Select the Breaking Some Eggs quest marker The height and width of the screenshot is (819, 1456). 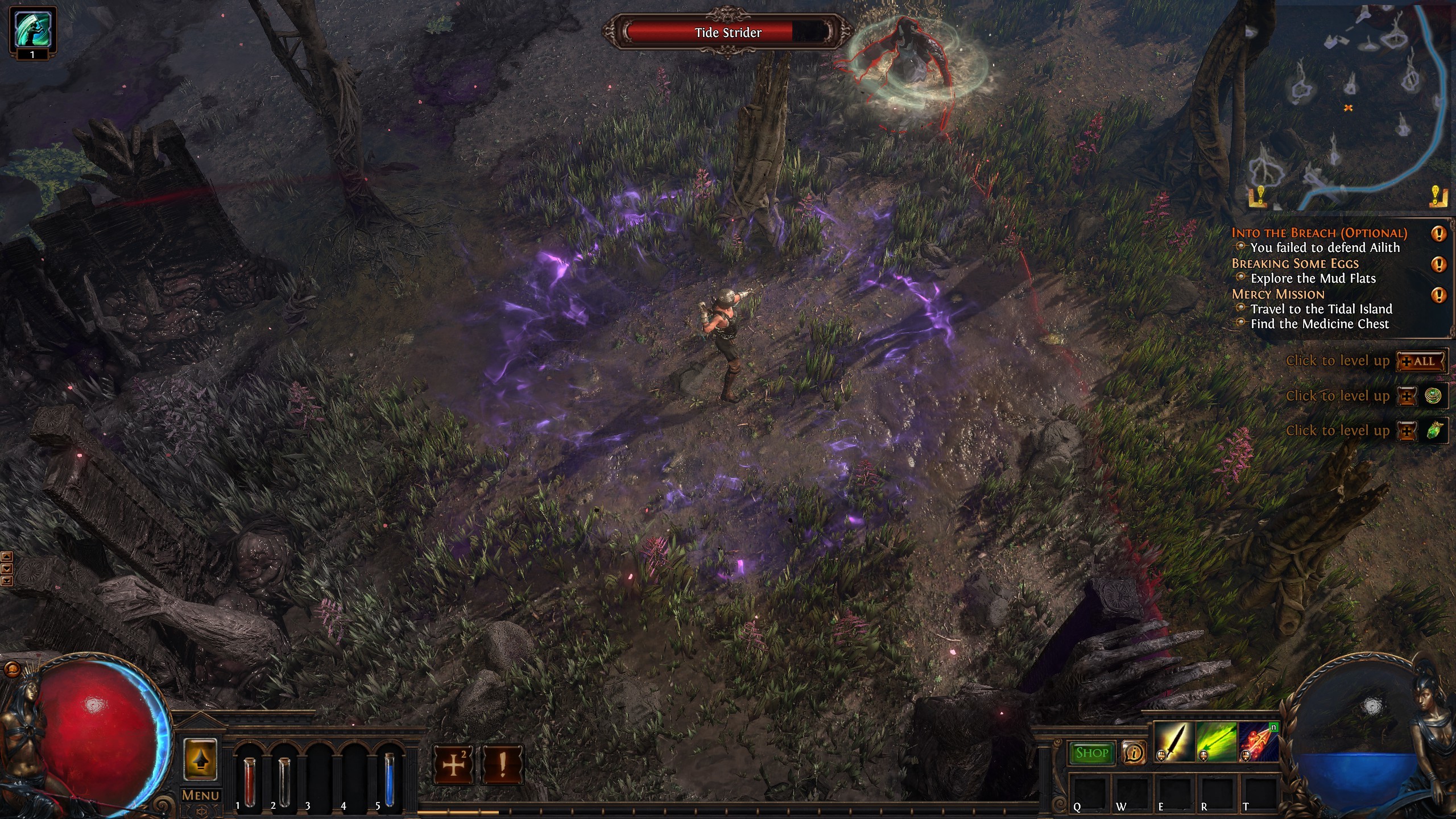click(x=1438, y=264)
